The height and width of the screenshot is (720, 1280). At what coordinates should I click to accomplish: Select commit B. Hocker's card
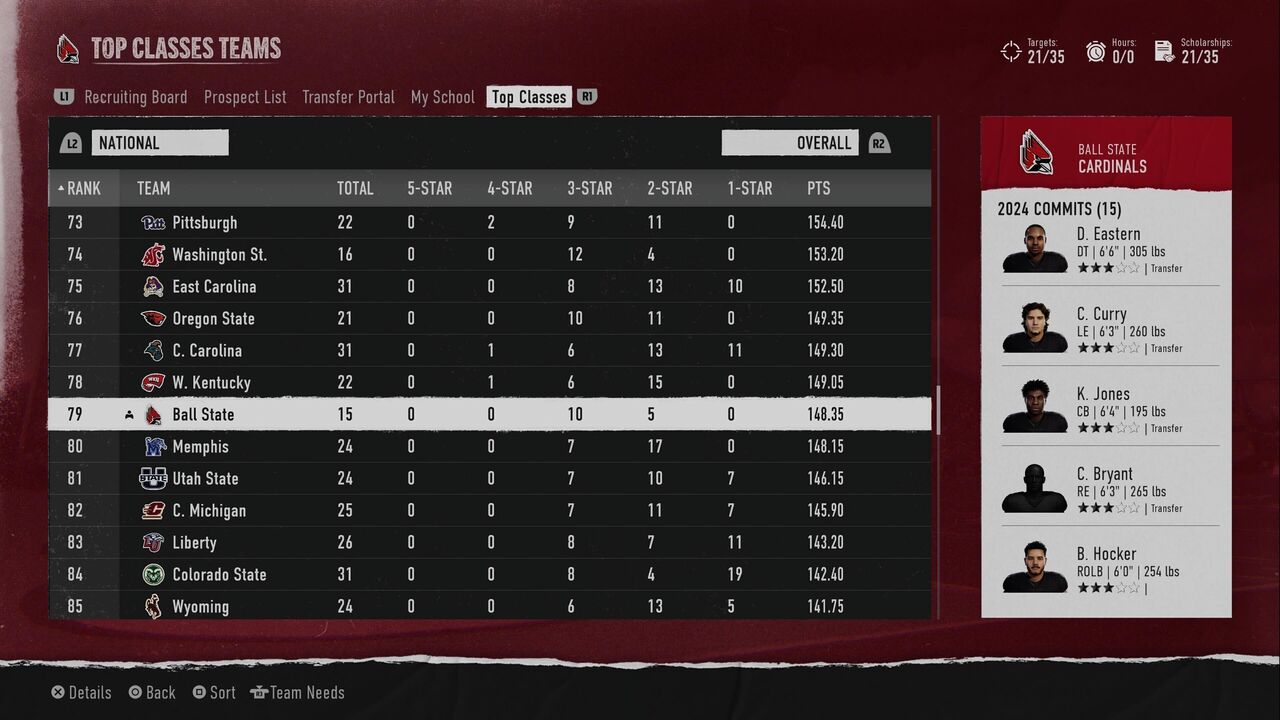(1106, 569)
